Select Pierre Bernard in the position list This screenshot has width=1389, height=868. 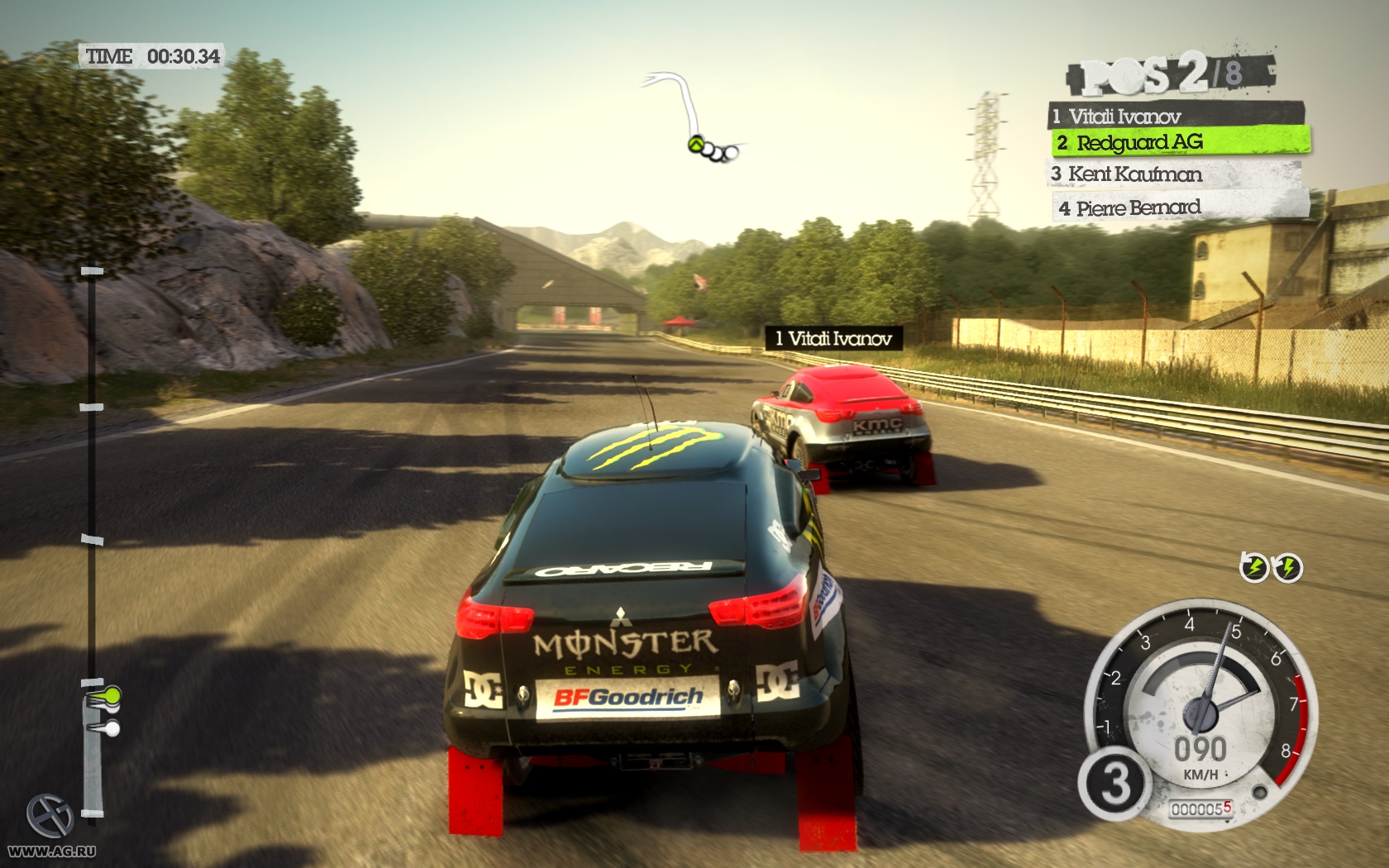[x=1179, y=207]
